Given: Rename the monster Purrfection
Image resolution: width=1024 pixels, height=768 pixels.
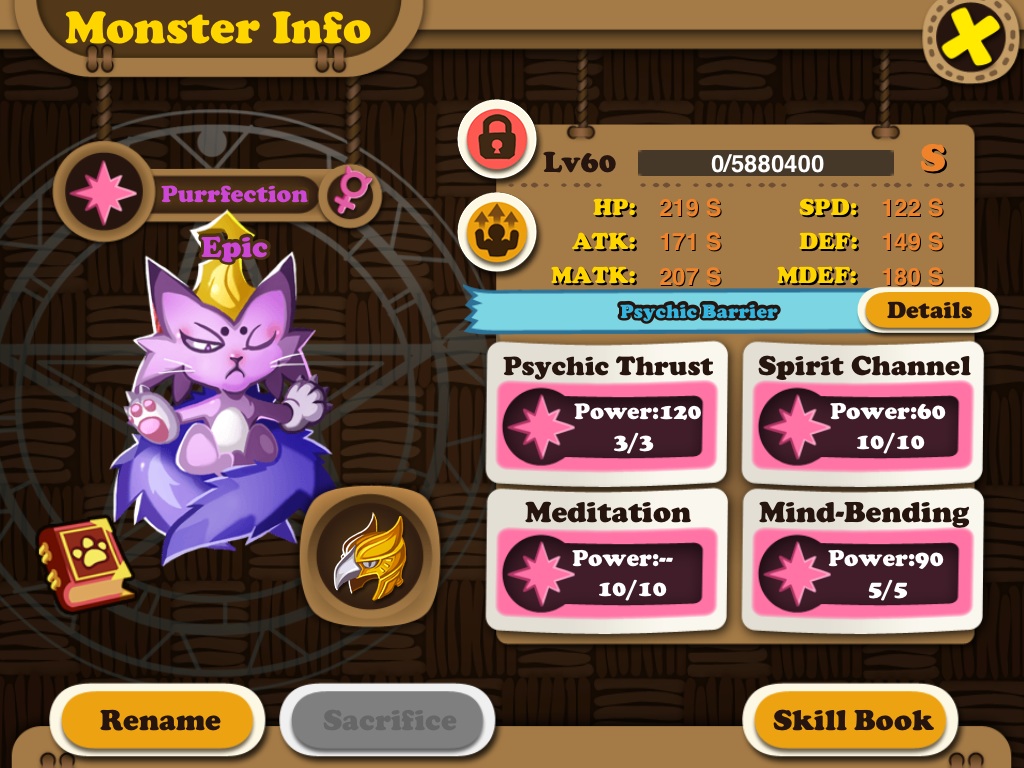Looking at the screenshot, I should point(159,720).
